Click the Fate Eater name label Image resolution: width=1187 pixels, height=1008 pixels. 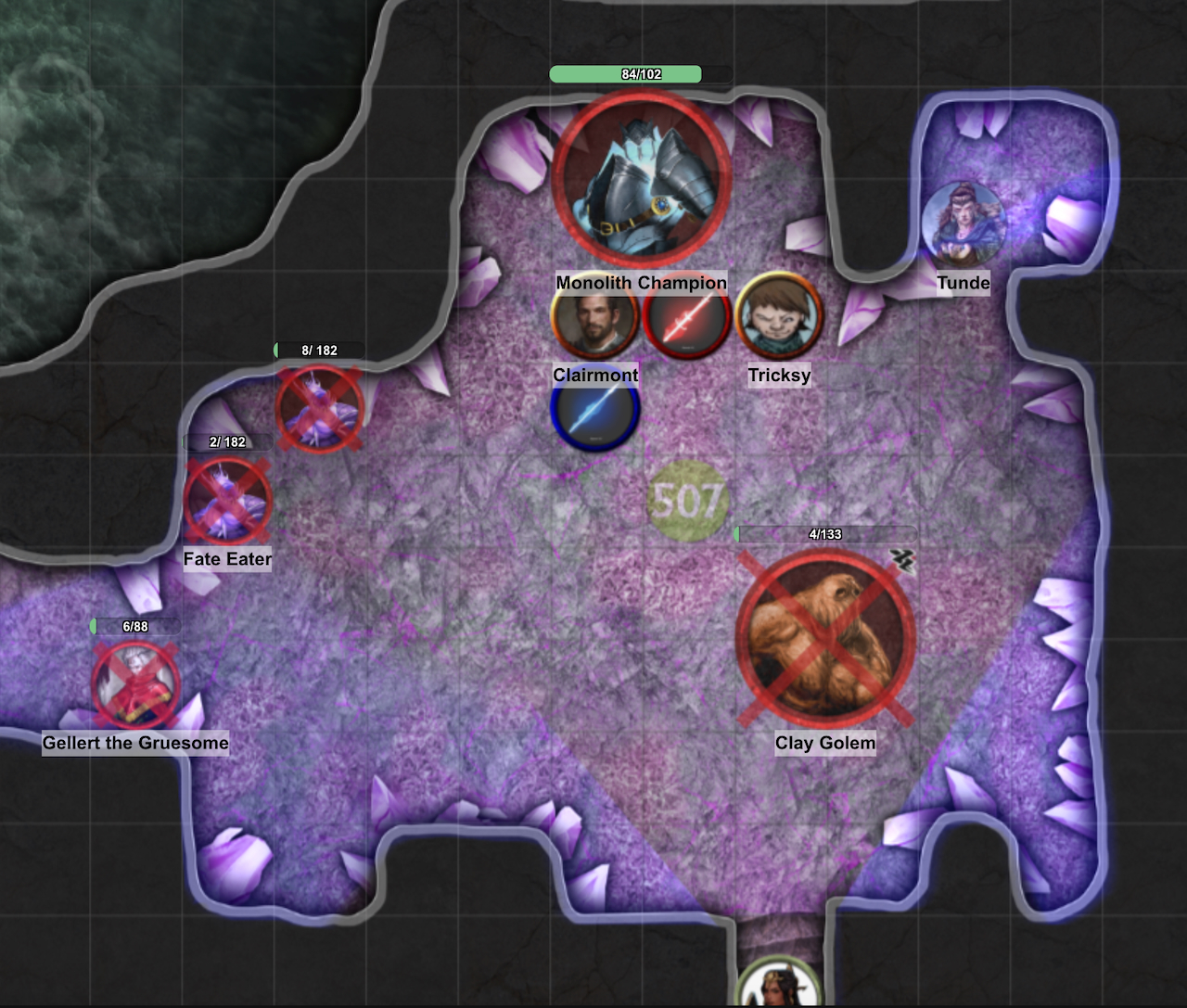click(x=226, y=559)
